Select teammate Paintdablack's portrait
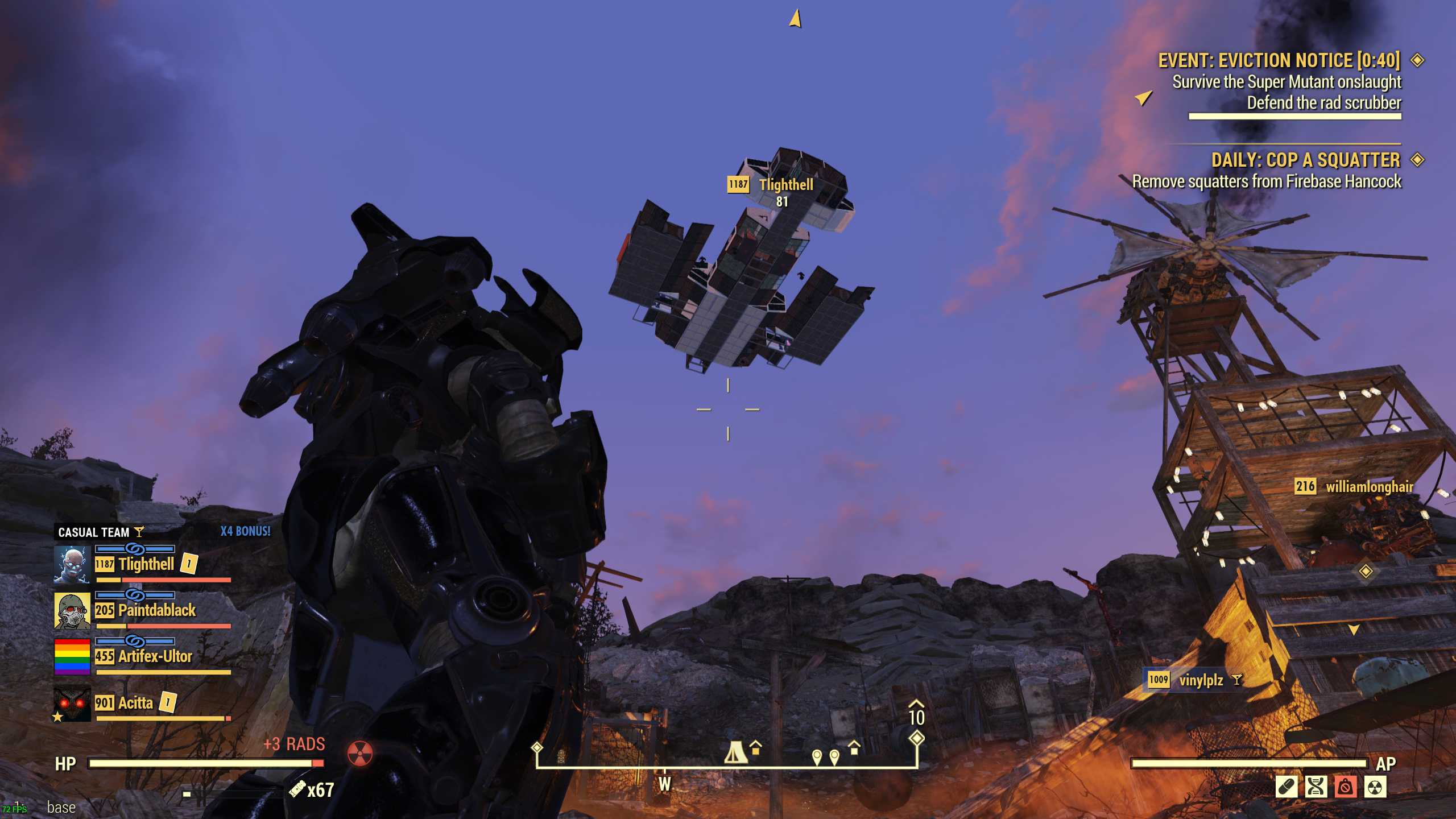 [72, 611]
